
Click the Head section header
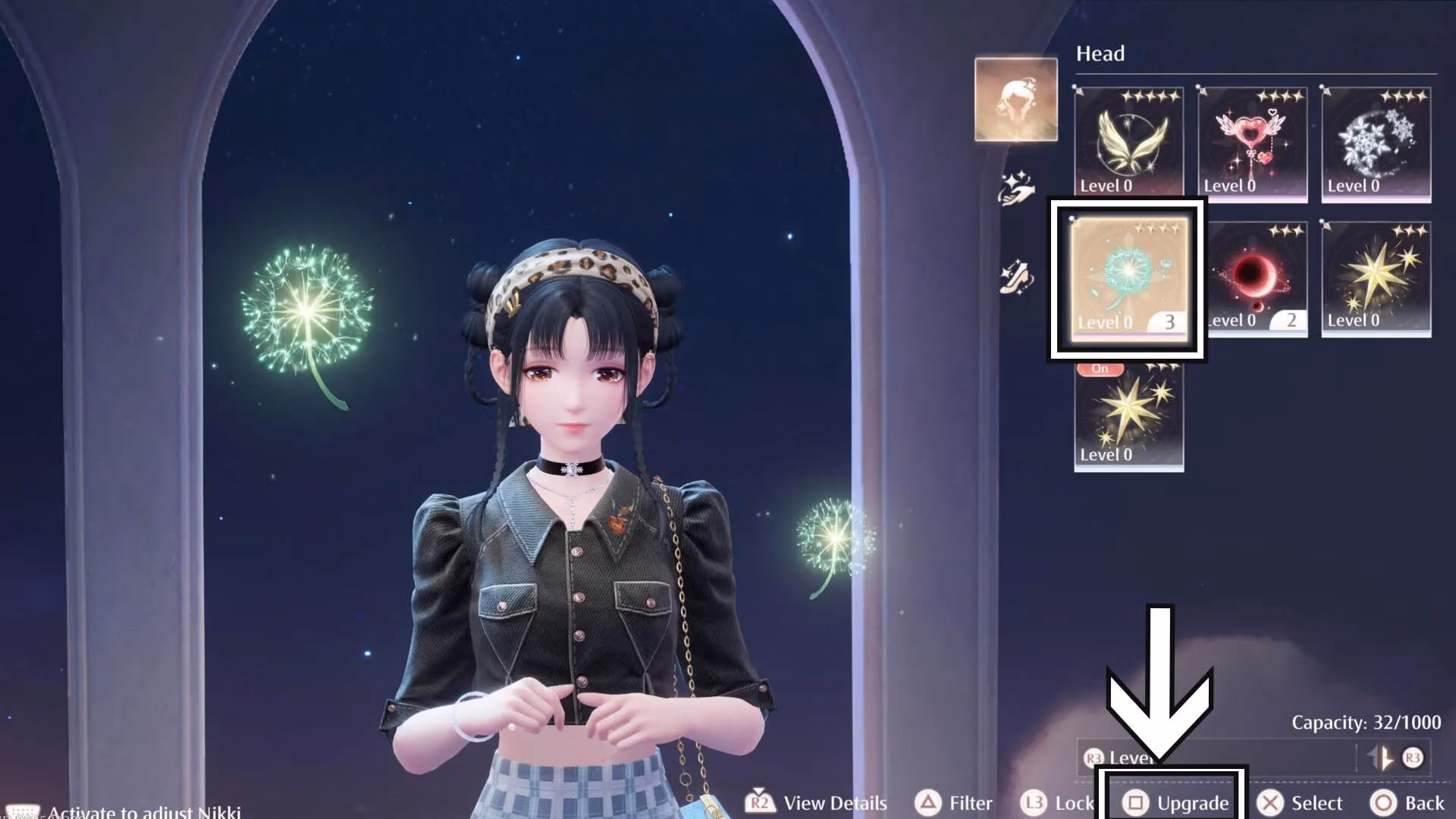1100,54
